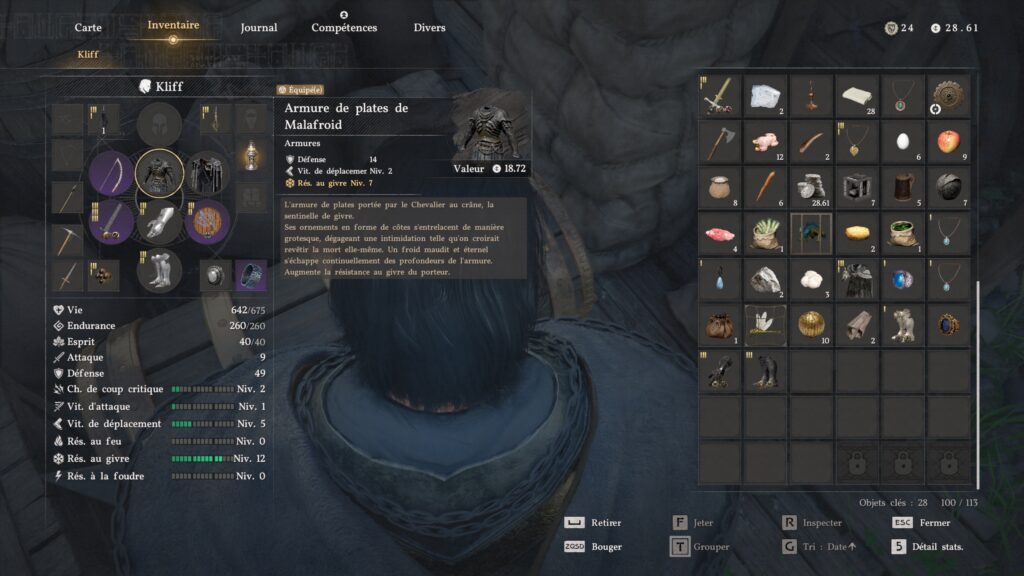Select the equipped bow slot
1024x576 pixels.
coord(111,172)
